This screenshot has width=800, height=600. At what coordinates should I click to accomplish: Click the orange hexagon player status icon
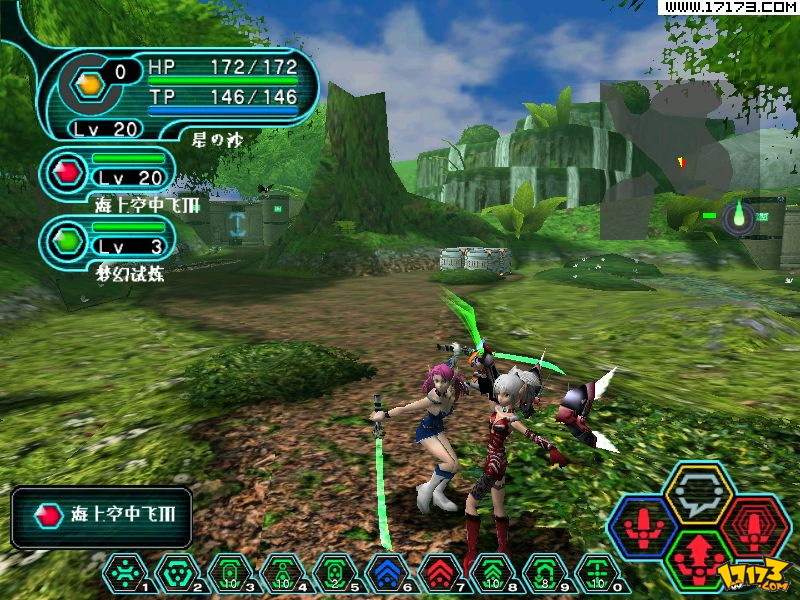[x=89, y=86]
